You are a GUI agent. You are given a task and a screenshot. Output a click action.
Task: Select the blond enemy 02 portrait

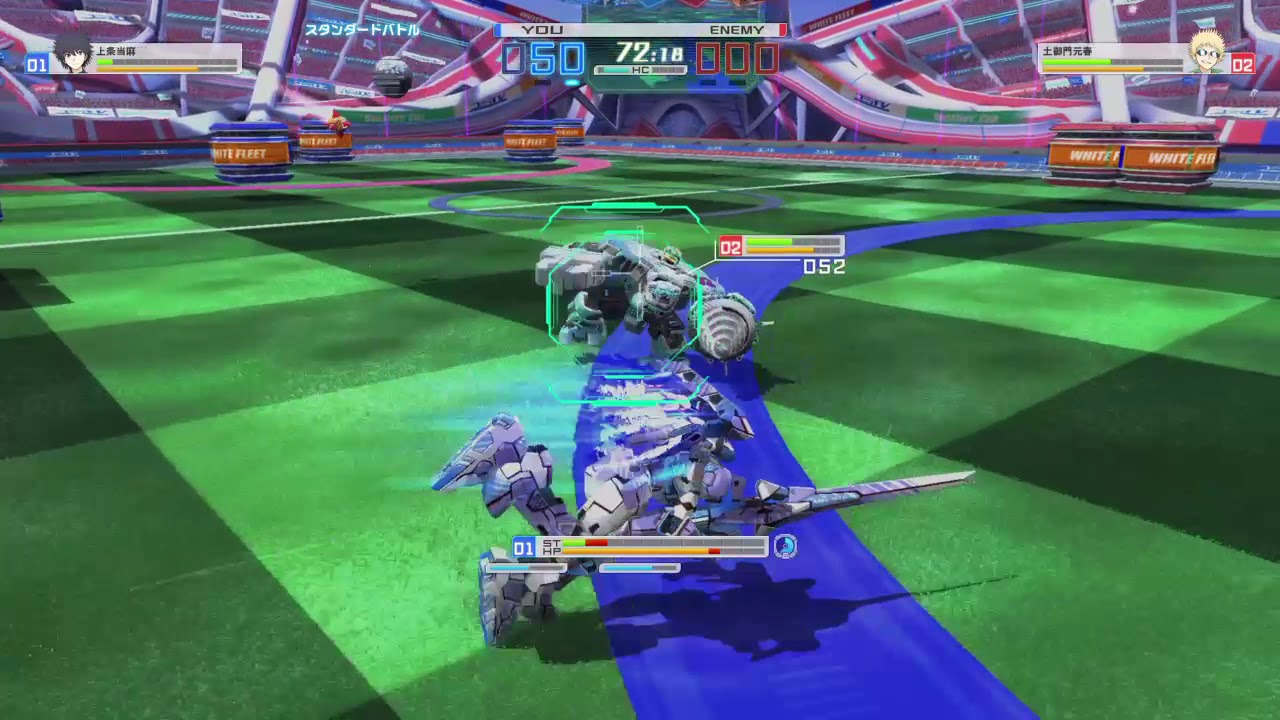coord(1207,52)
